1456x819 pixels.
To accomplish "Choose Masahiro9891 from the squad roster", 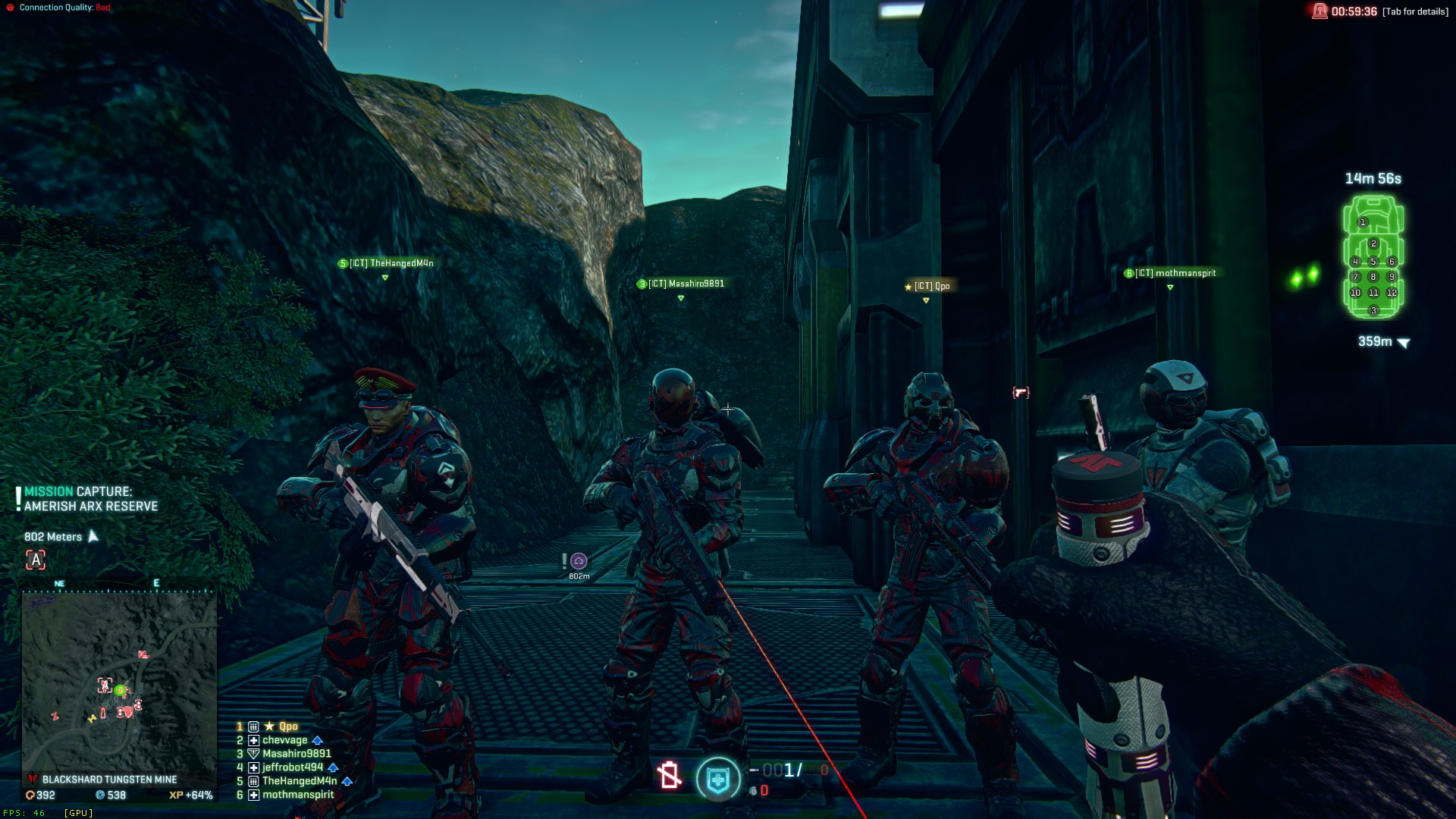I will (x=297, y=754).
